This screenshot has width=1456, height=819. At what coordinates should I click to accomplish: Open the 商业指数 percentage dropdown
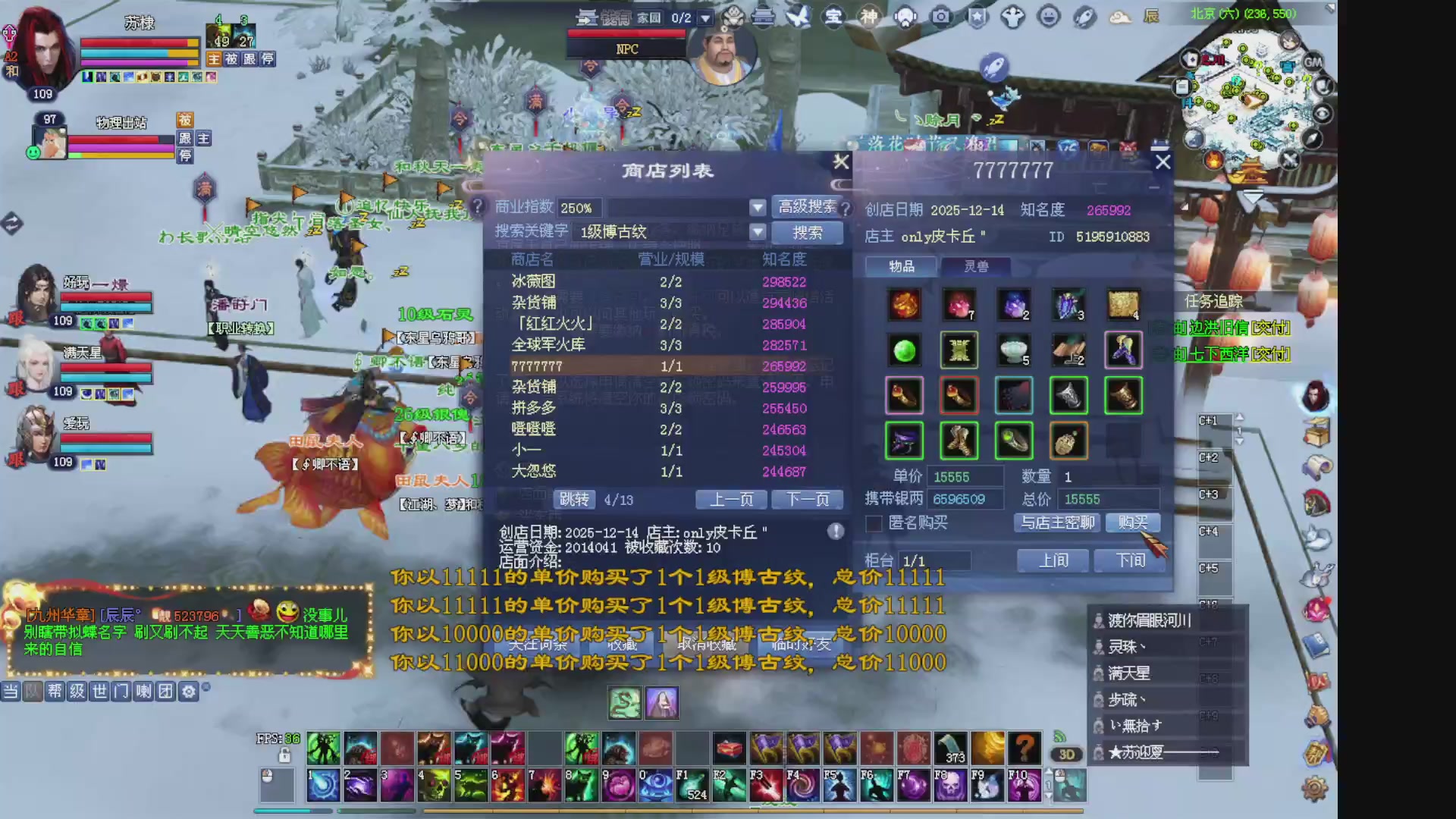coord(758,207)
